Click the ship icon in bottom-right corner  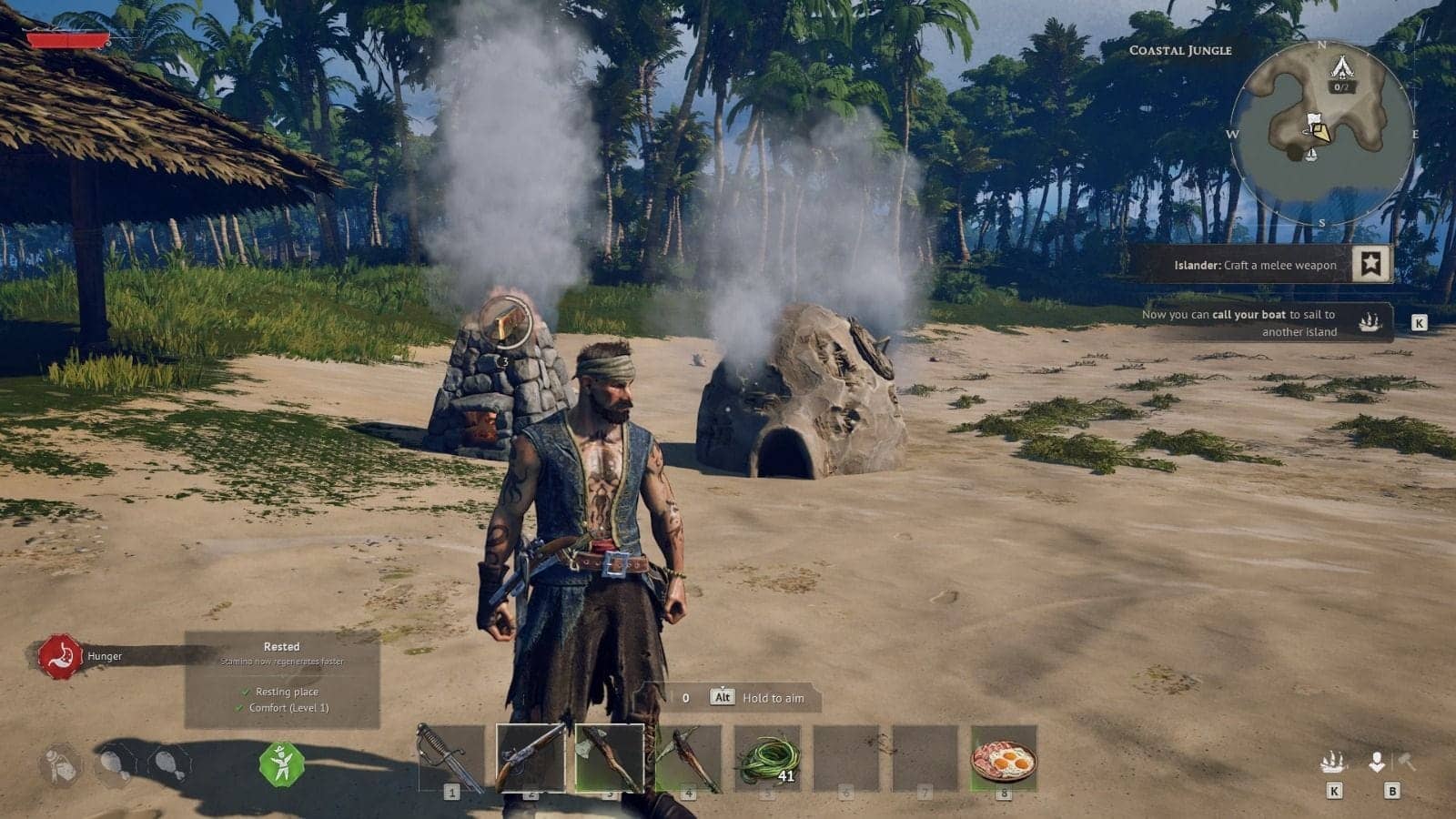[x=1333, y=762]
